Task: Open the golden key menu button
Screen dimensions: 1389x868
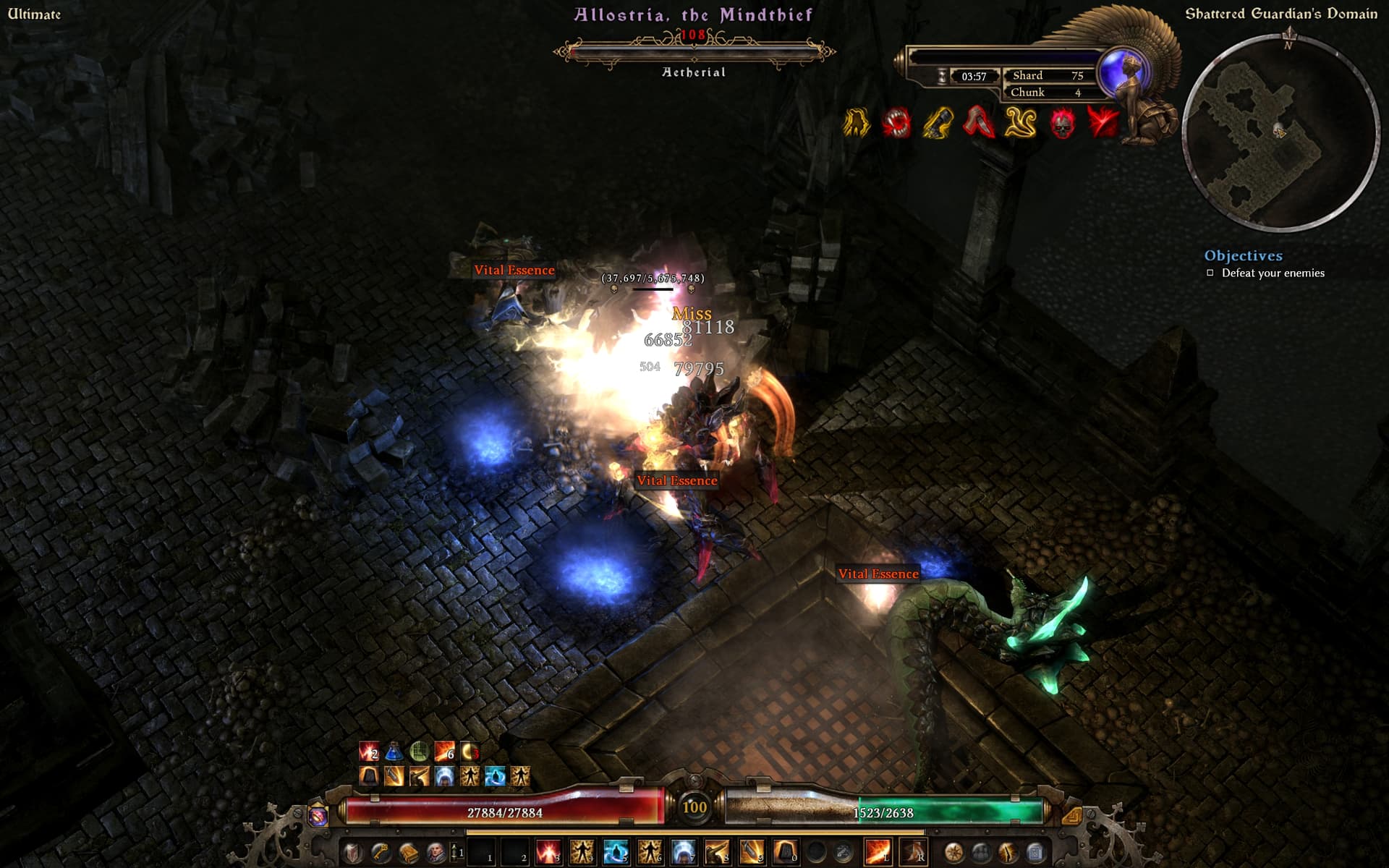Action: click(381, 852)
